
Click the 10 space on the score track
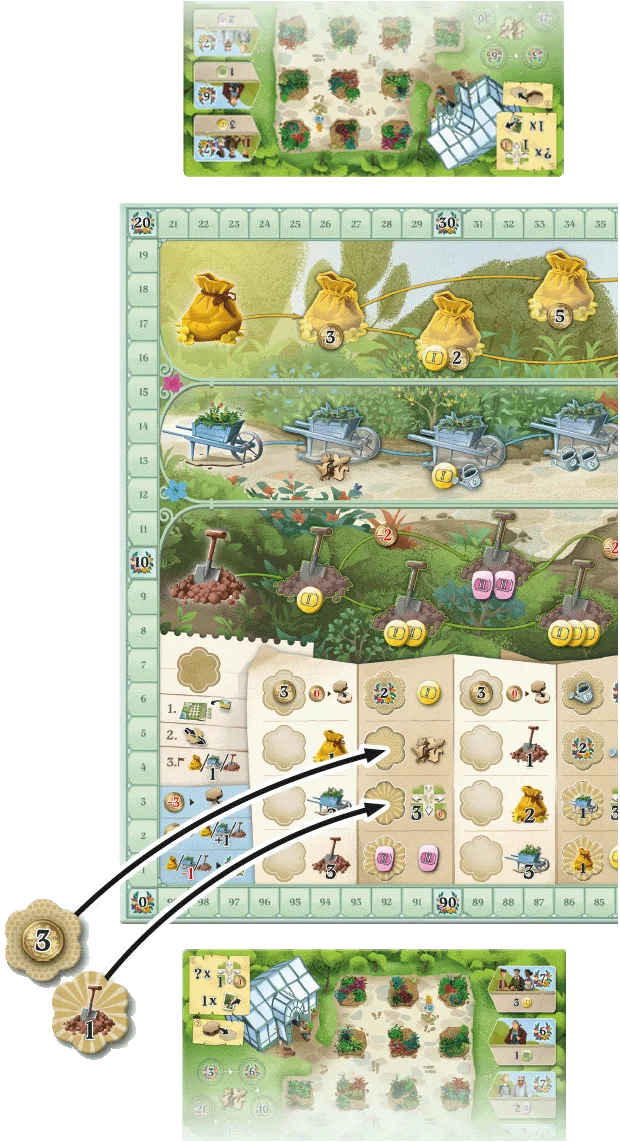tap(141, 562)
